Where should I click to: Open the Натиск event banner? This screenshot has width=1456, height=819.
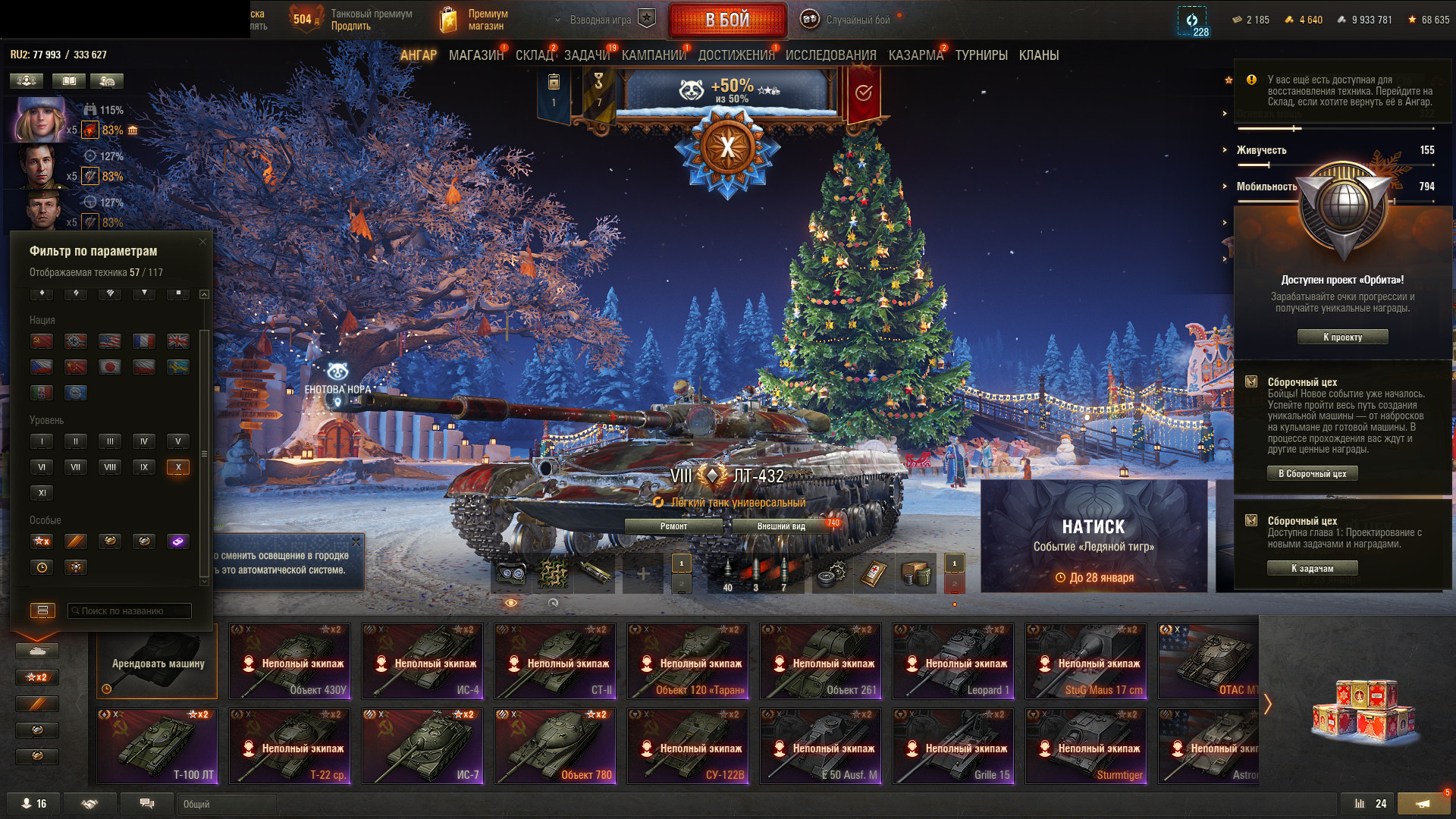(1094, 536)
